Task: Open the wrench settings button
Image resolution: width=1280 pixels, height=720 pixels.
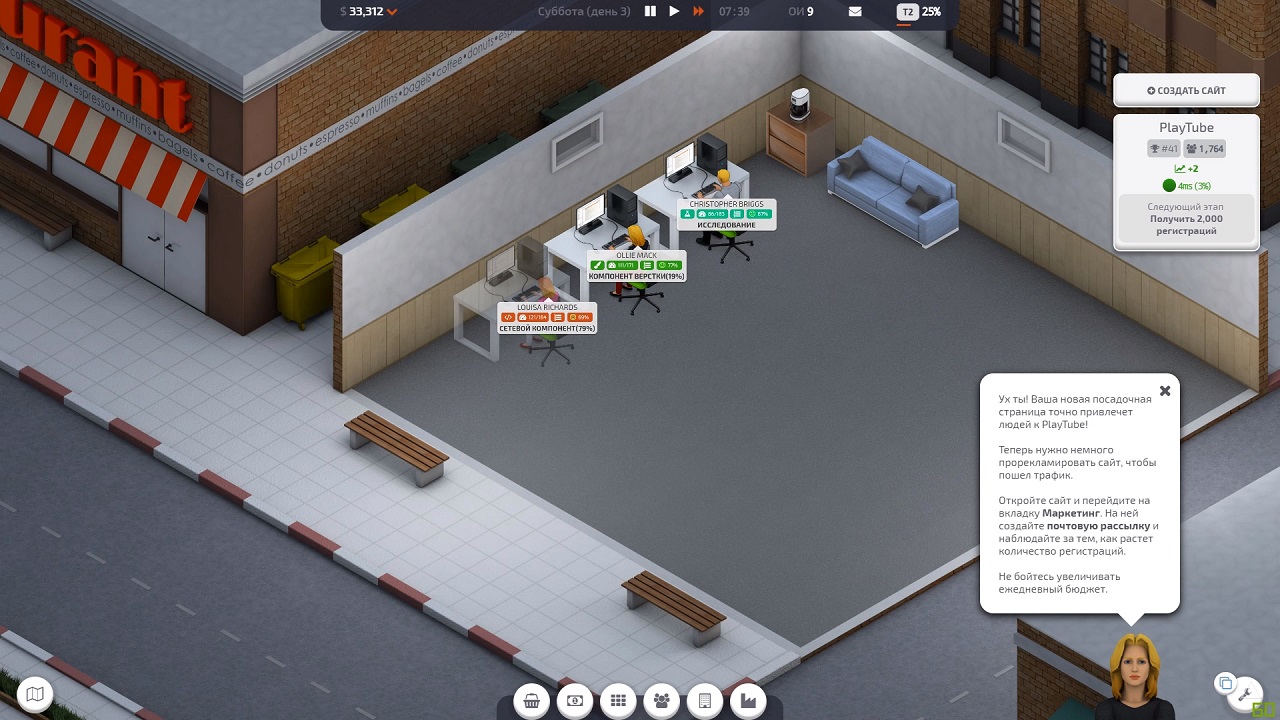Action: pyautogui.click(x=1246, y=692)
